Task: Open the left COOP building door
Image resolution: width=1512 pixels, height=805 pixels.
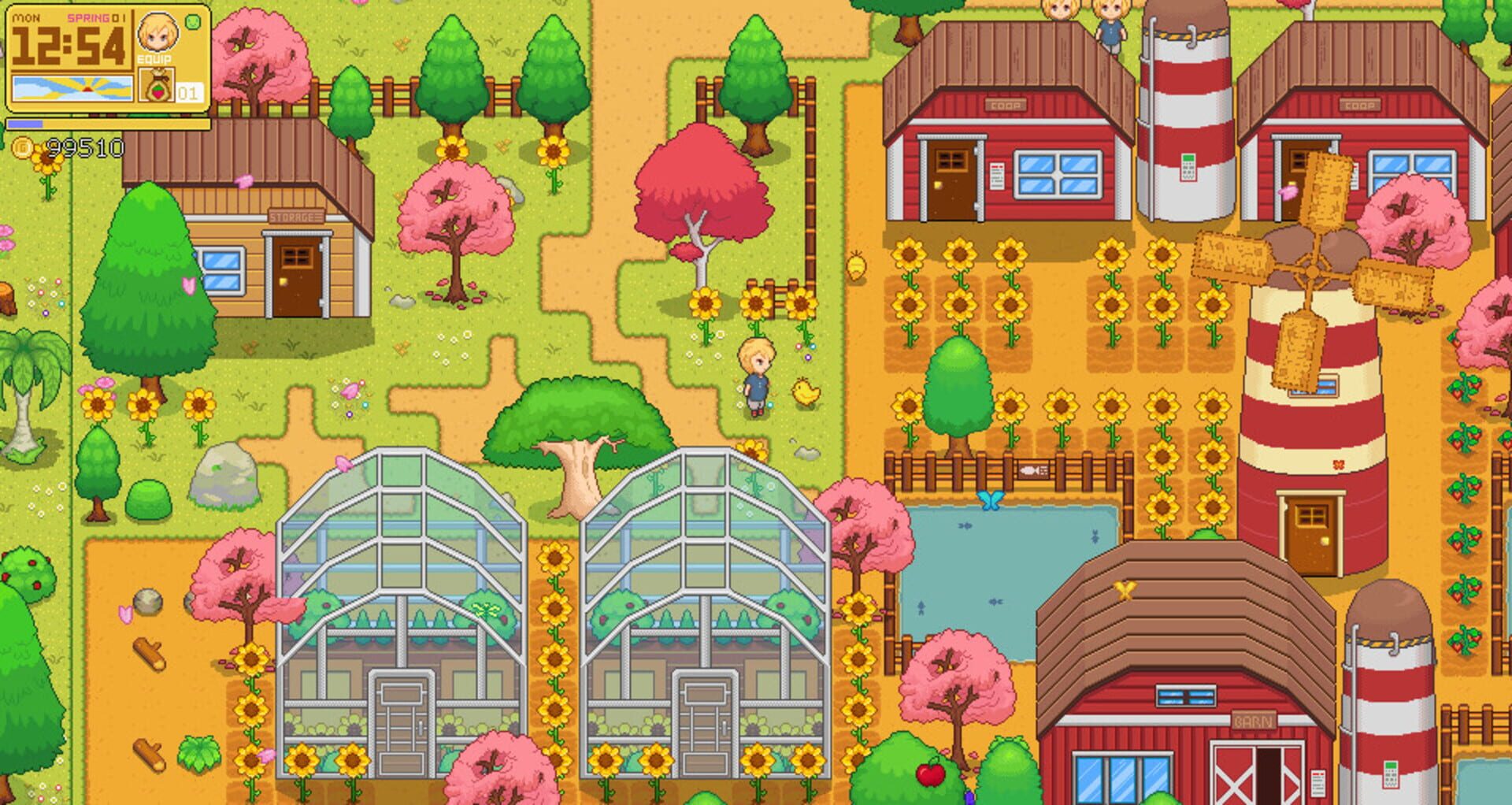Action: 950,176
